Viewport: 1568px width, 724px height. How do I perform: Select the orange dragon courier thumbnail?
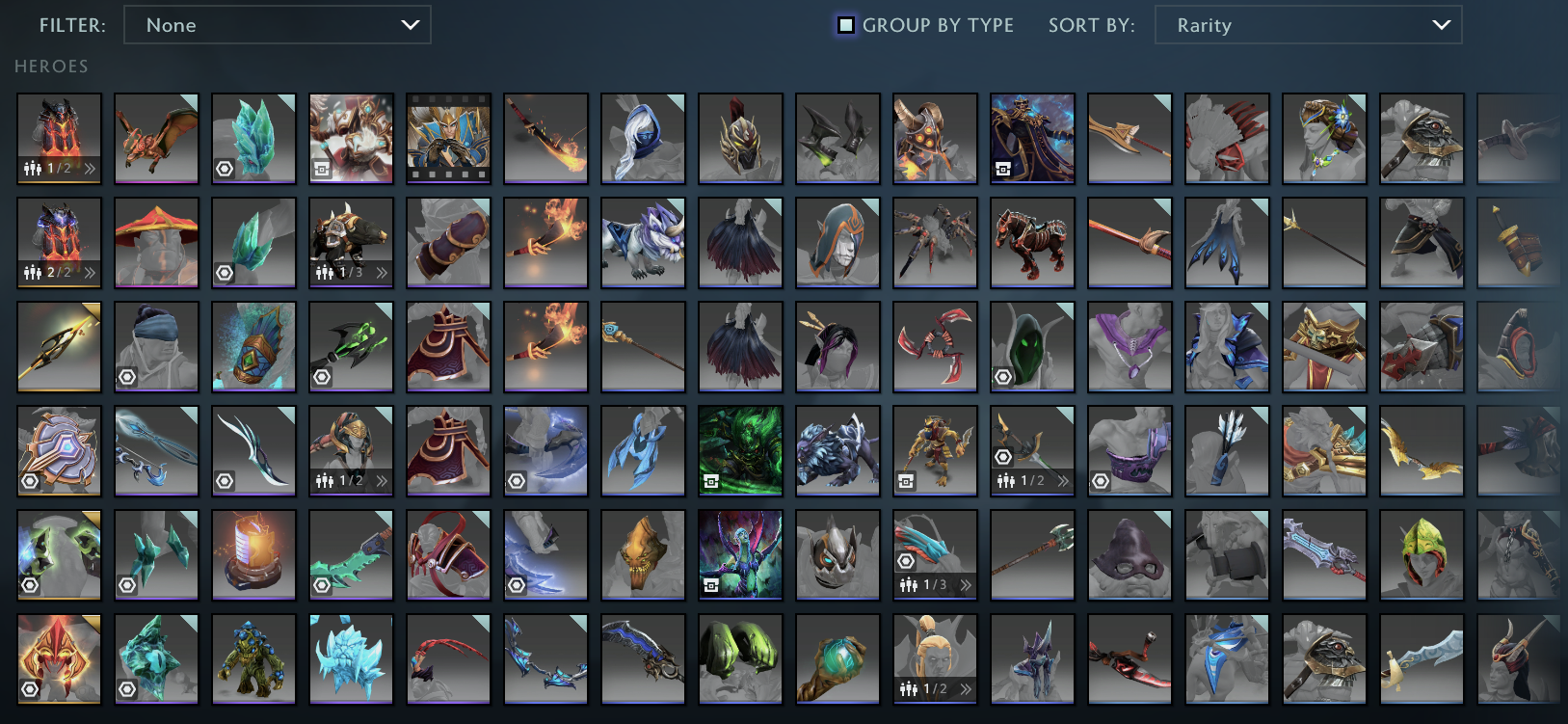156,139
